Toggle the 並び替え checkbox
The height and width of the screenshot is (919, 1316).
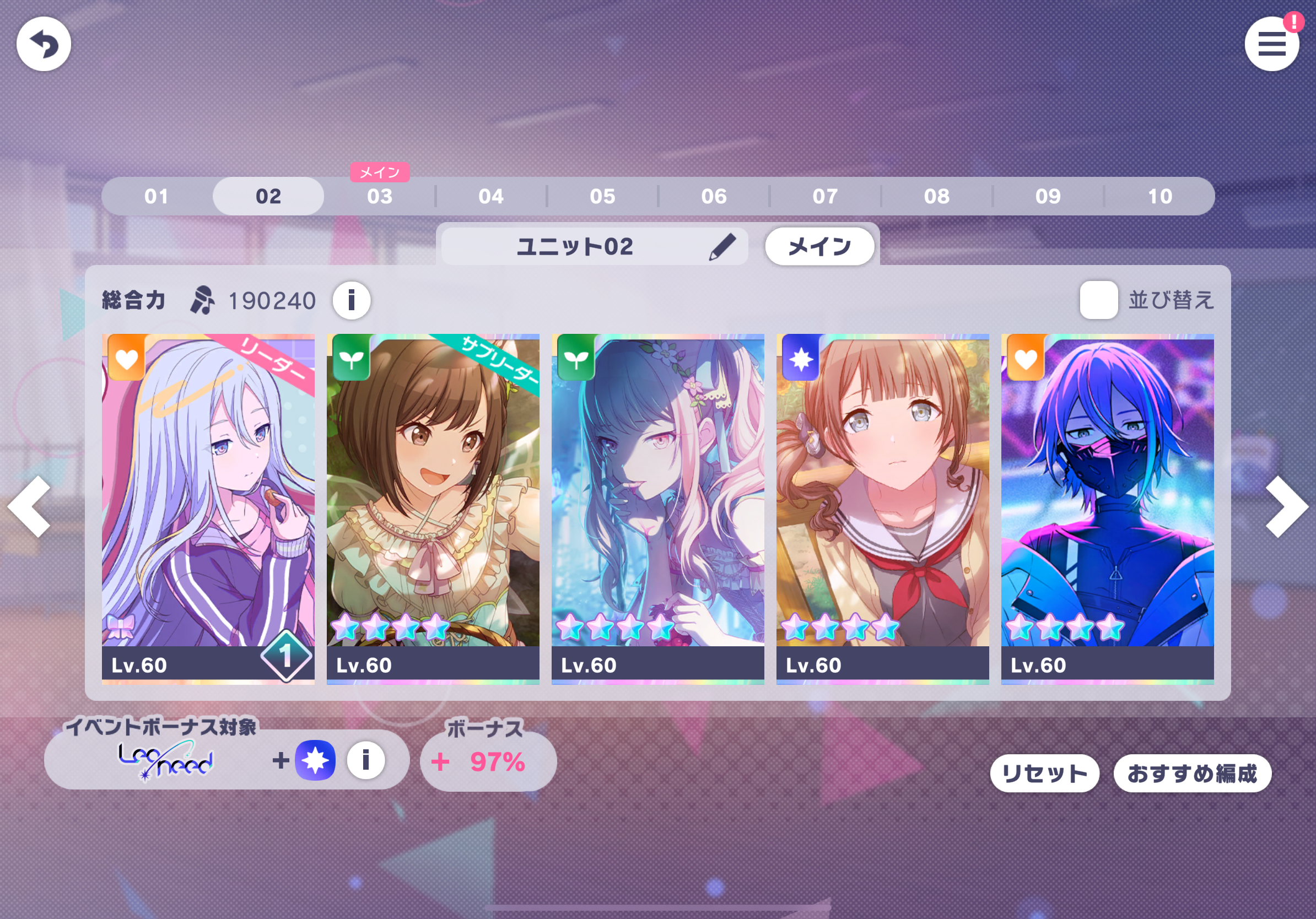tap(1098, 300)
